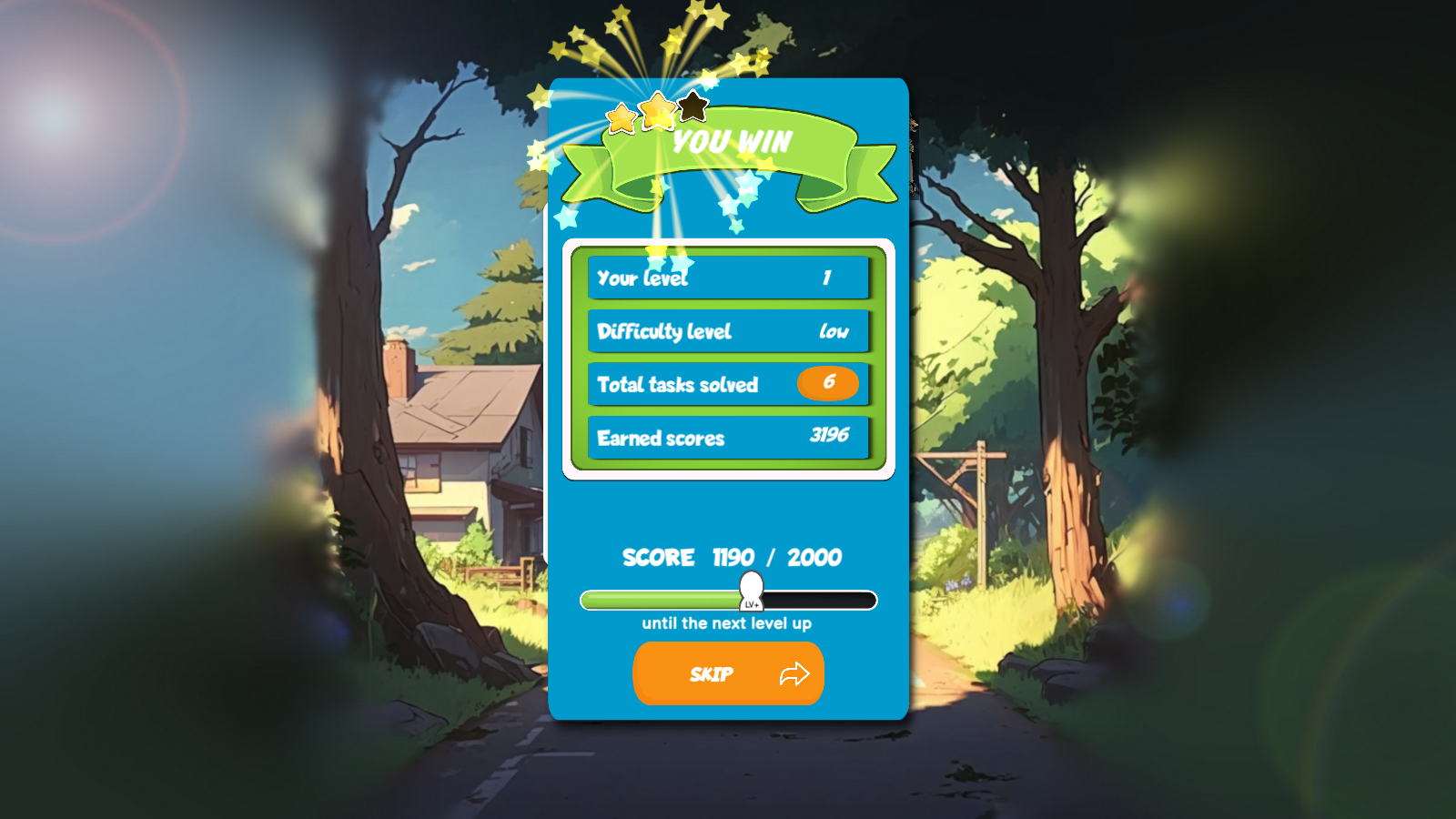
Task: Click the orange badge showing 6 tasks solved
Action: click(827, 384)
